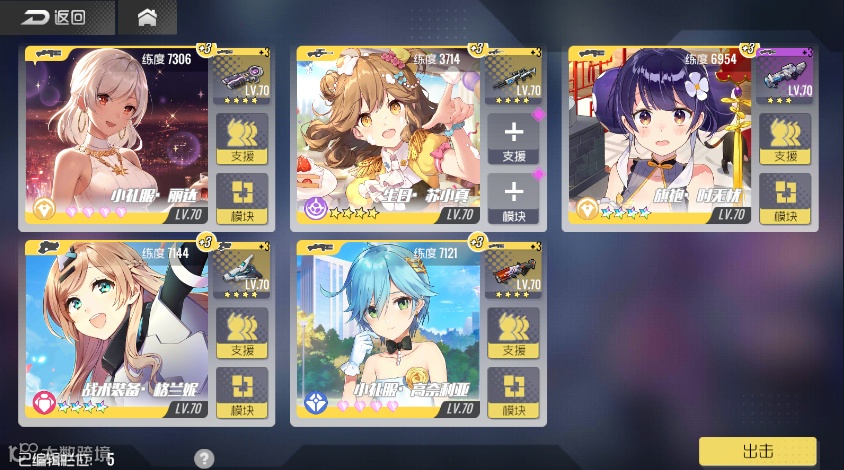Open 丽达's 模块 module slot
This screenshot has width=844, height=470.
click(x=242, y=198)
